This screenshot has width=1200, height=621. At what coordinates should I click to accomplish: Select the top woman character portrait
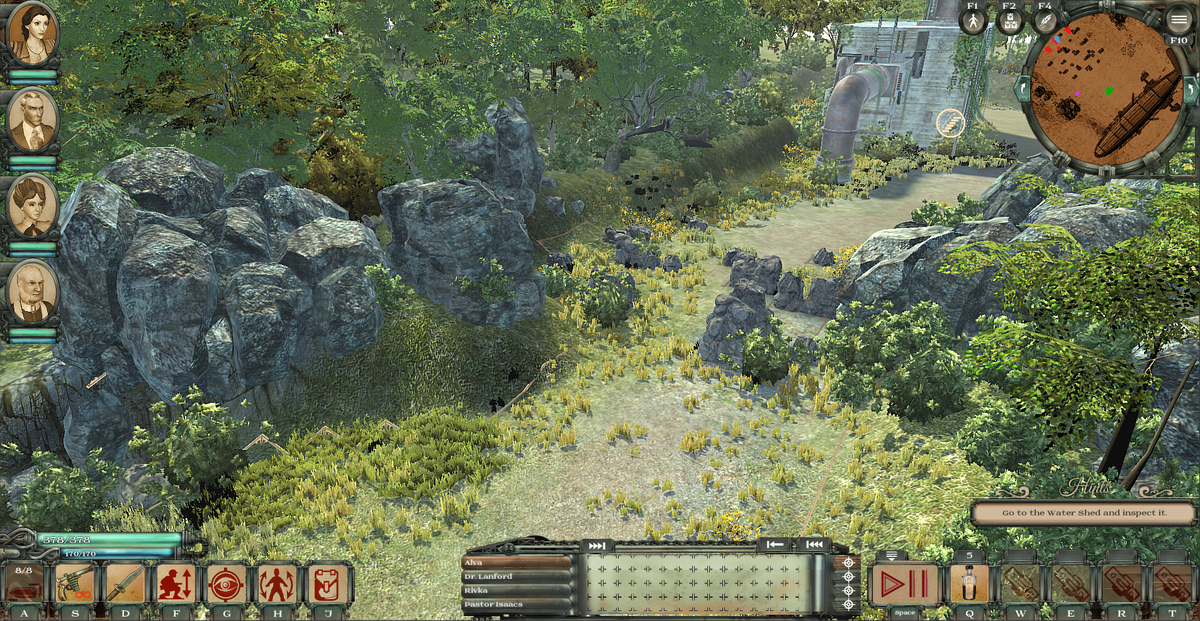point(32,35)
